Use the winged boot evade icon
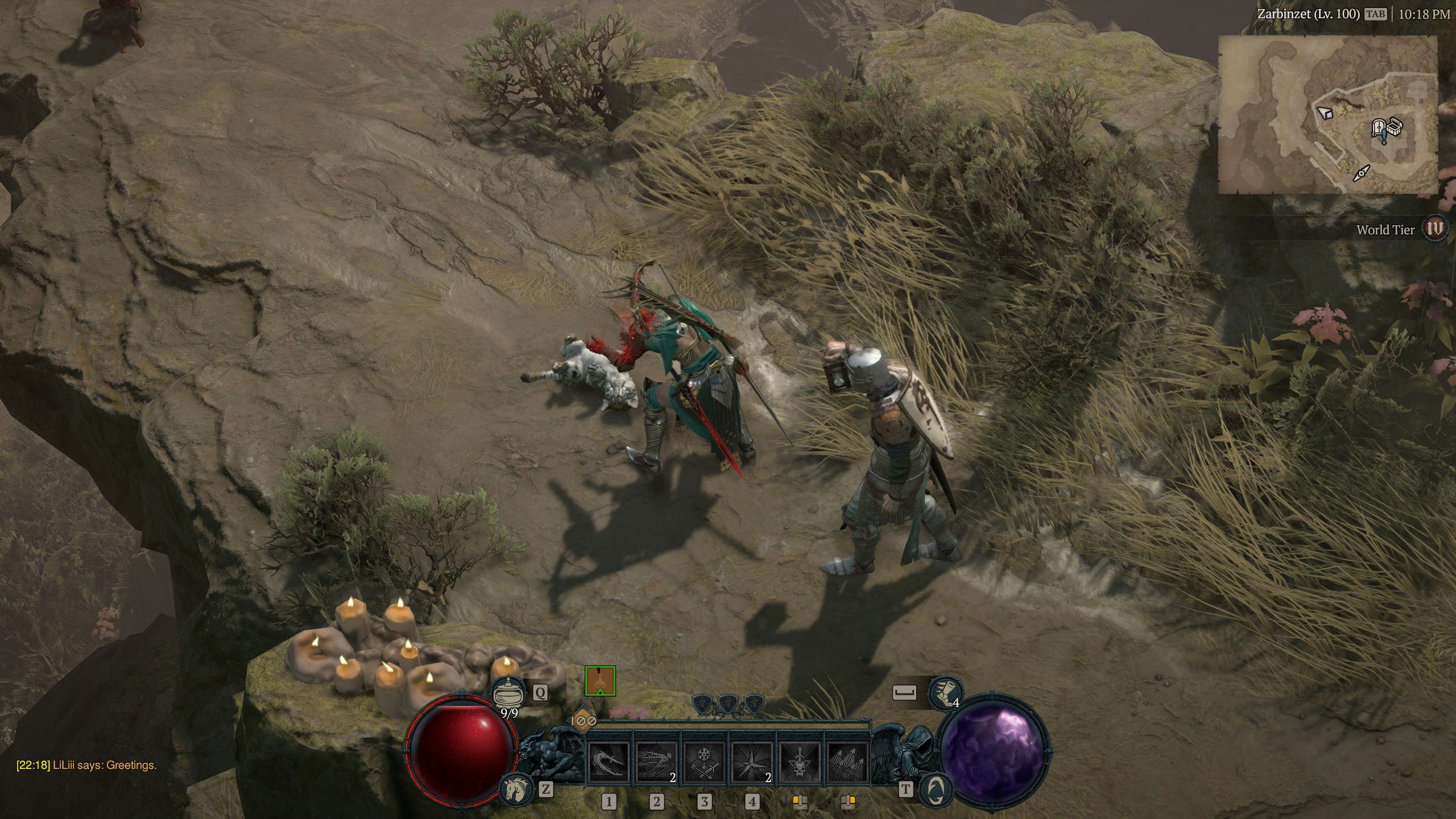Viewport: 1456px width, 819px height. [945, 692]
